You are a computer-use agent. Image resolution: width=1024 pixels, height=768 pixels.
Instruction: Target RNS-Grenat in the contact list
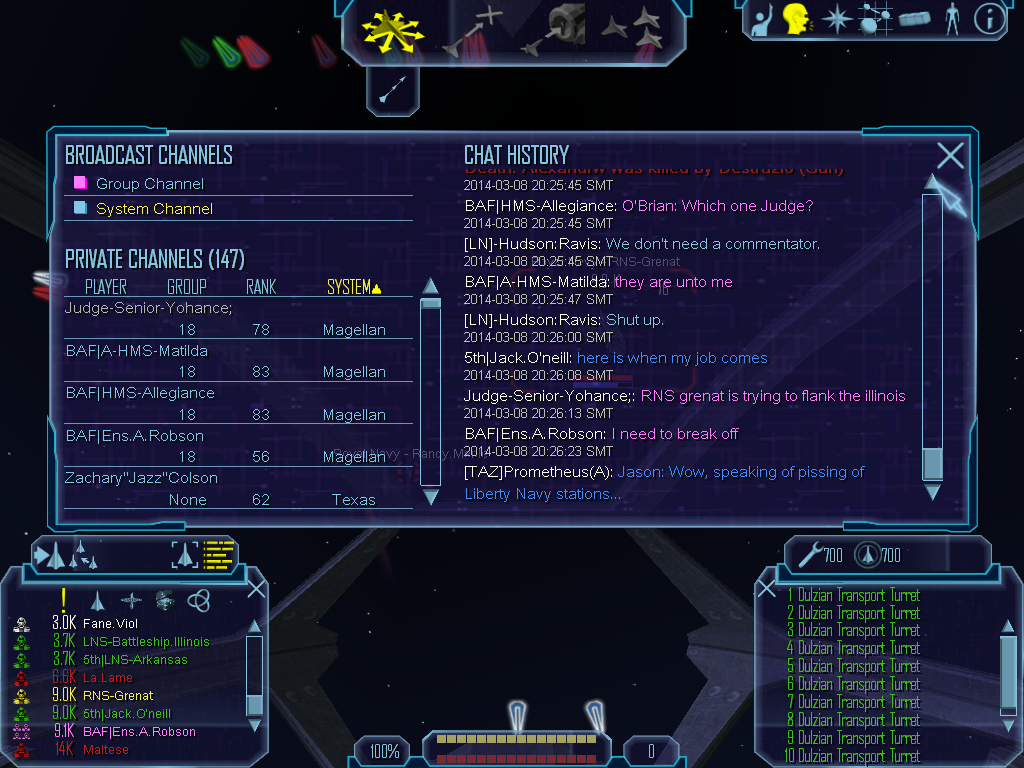click(118, 696)
